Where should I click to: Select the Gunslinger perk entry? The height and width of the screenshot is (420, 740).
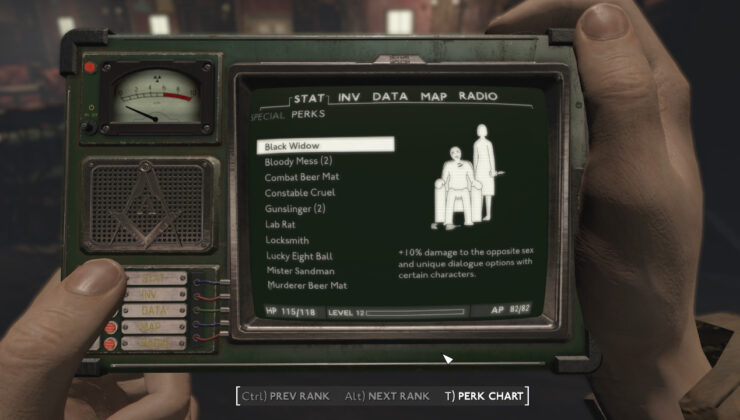point(295,208)
